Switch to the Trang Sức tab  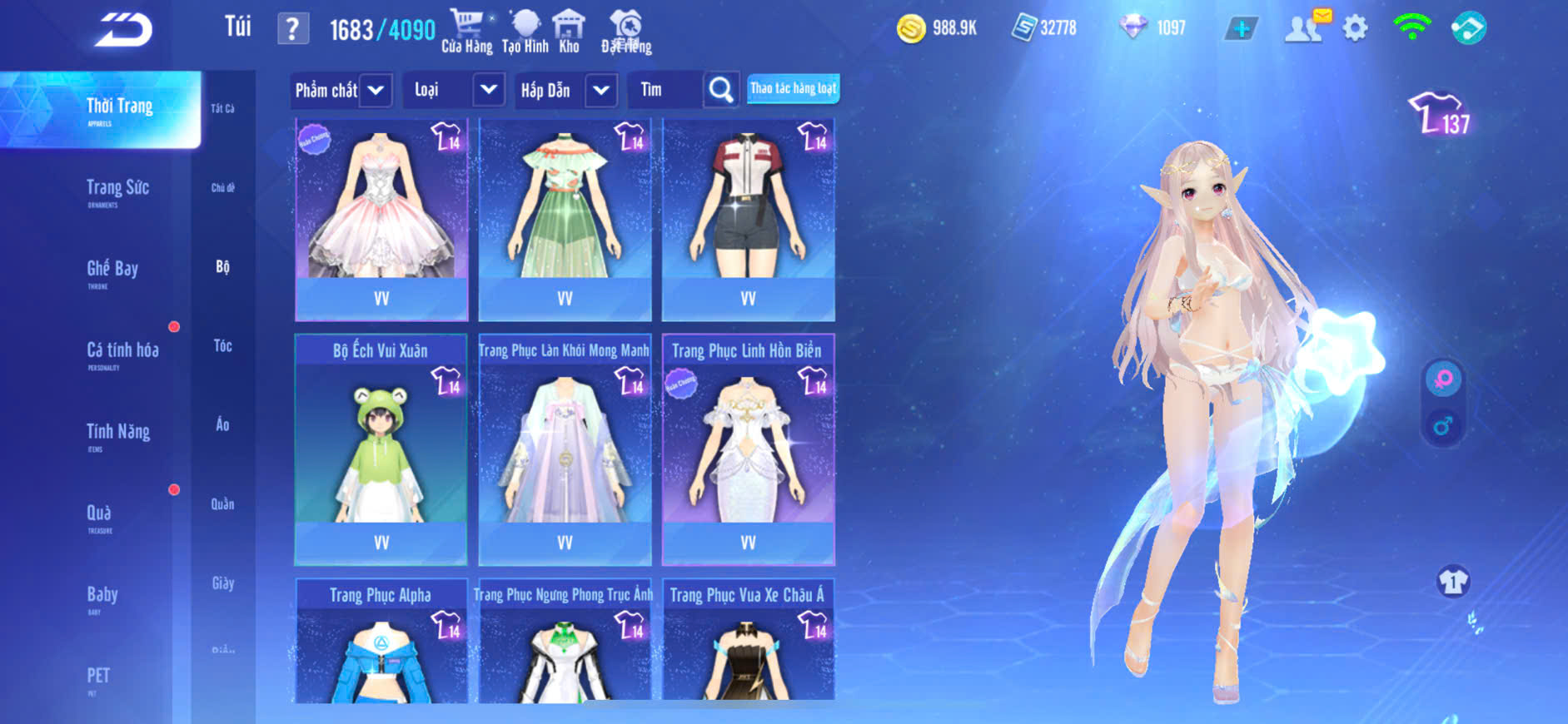pyautogui.click(x=117, y=189)
